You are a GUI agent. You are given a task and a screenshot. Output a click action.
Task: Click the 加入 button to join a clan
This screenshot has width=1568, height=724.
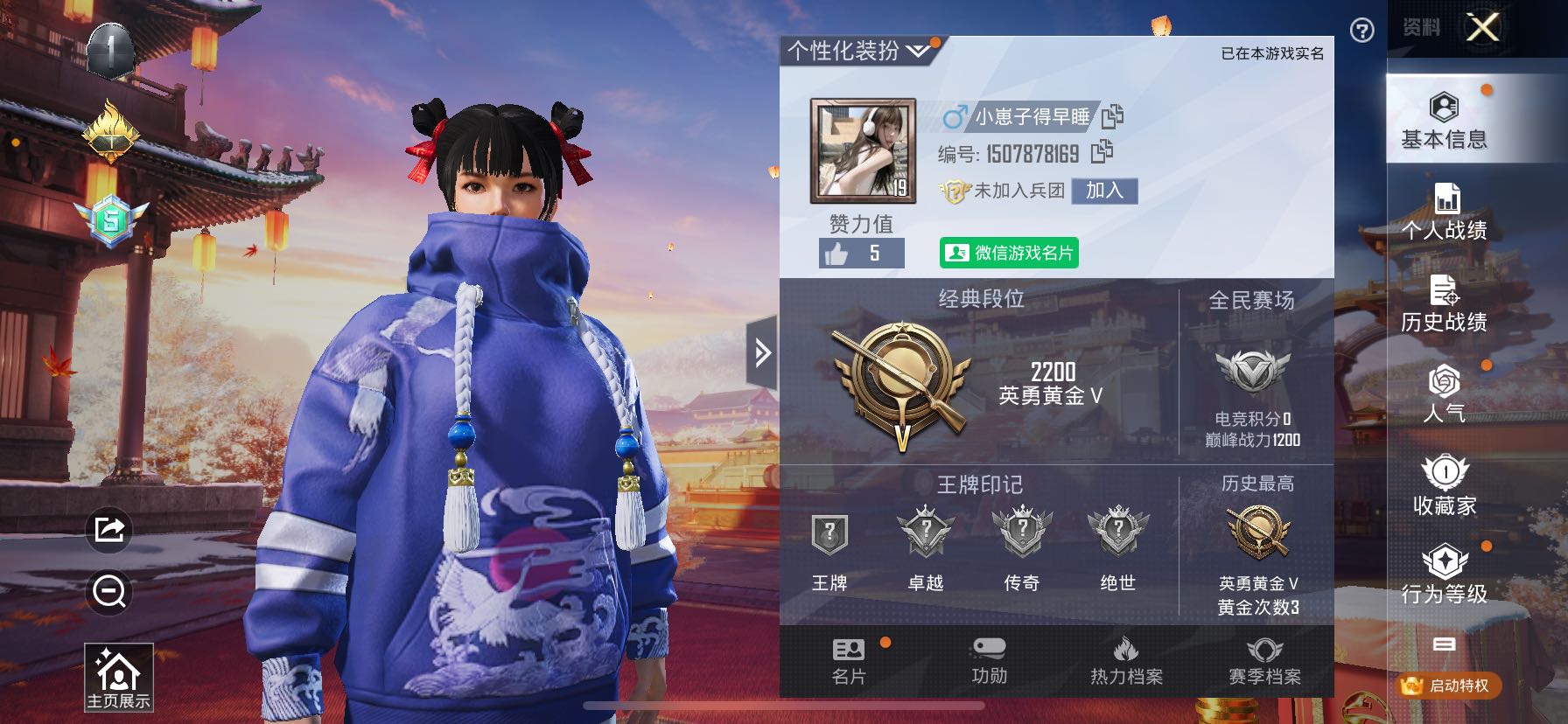tap(1104, 191)
